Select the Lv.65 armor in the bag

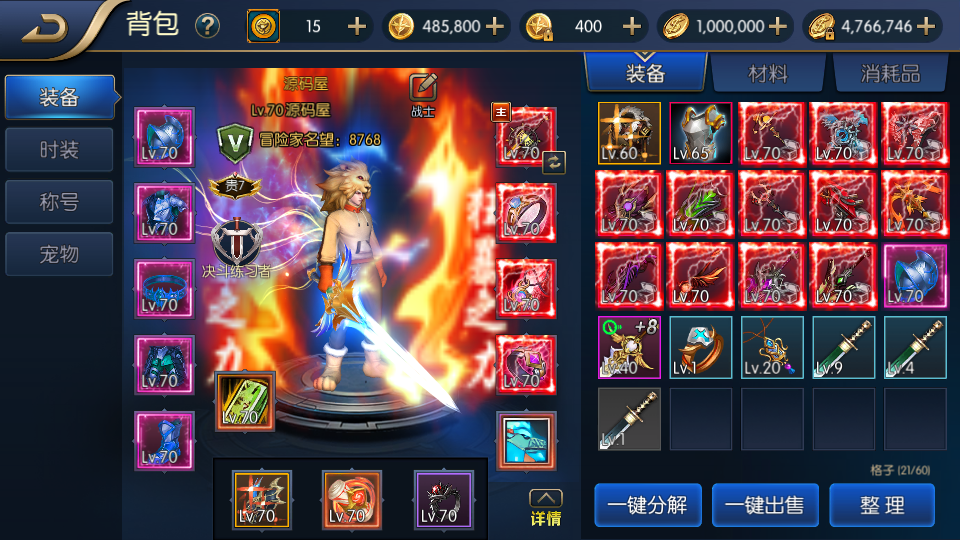point(700,133)
